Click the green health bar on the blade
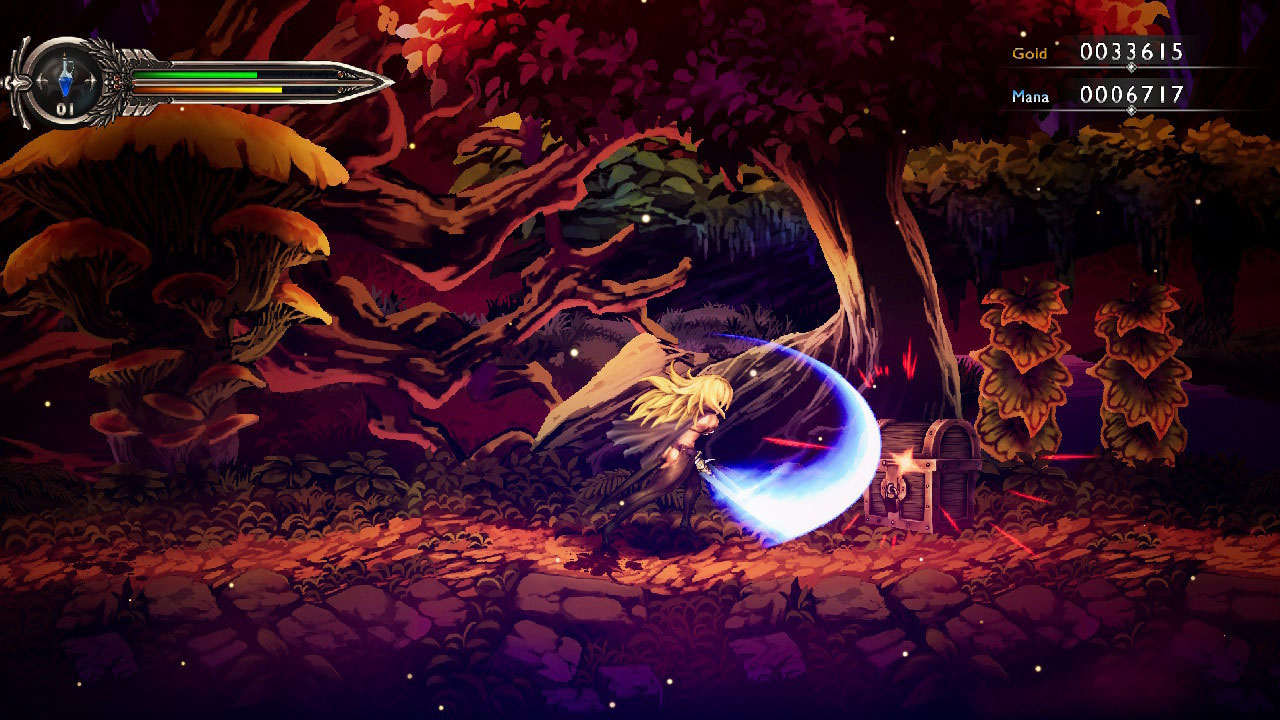The height and width of the screenshot is (720, 1280). (195, 75)
